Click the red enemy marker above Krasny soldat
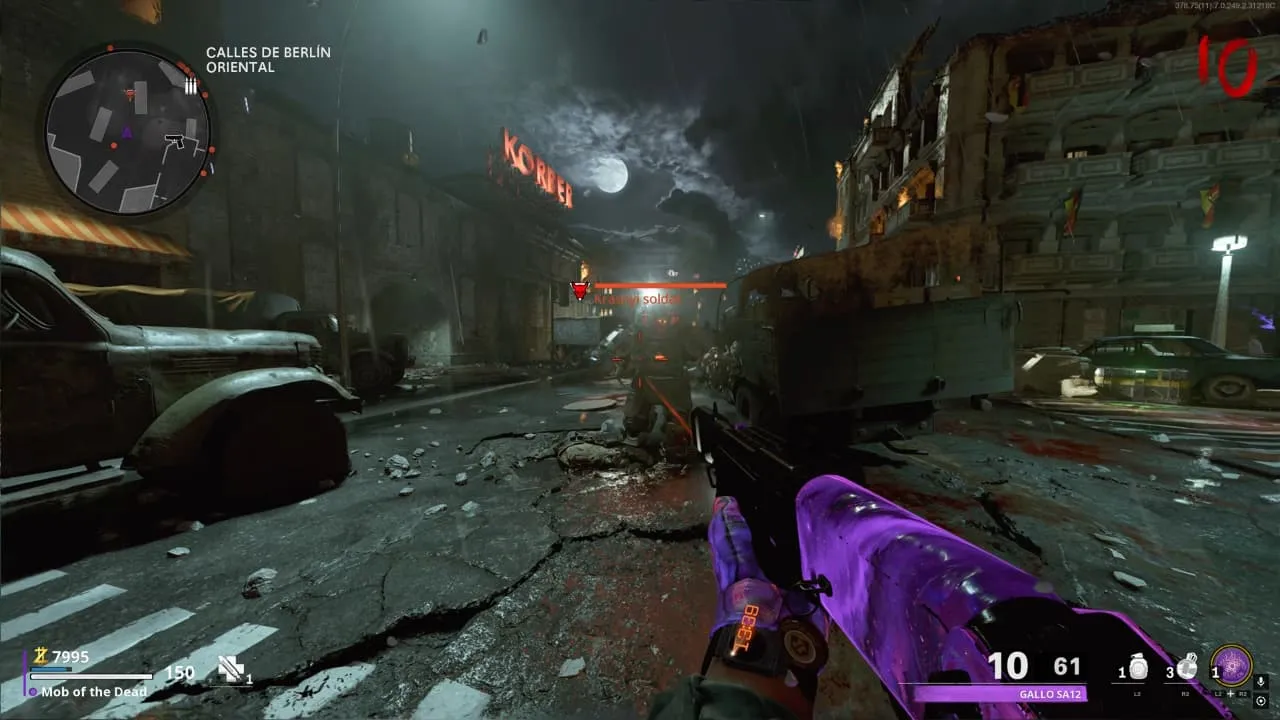 click(x=579, y=291)
